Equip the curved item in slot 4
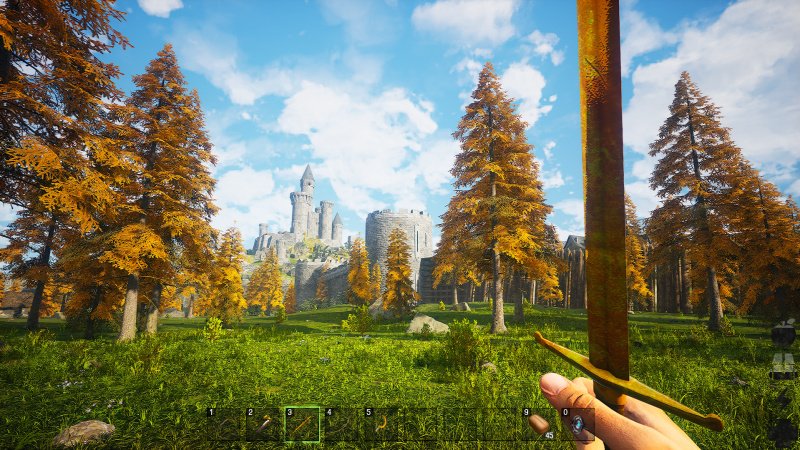The width and height of the screenshot is (800, 450). [x=342, y=425]
